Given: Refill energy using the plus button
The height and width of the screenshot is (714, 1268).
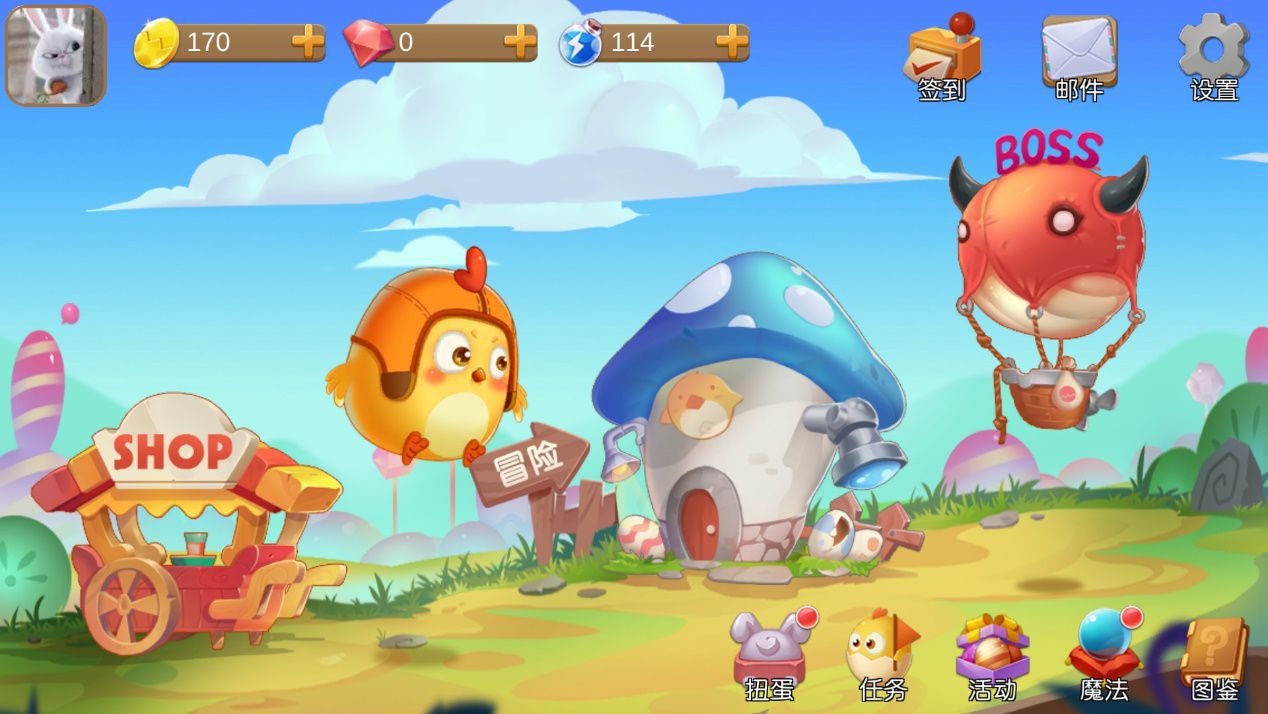Looking at the screenshot, I should (732, 42).
